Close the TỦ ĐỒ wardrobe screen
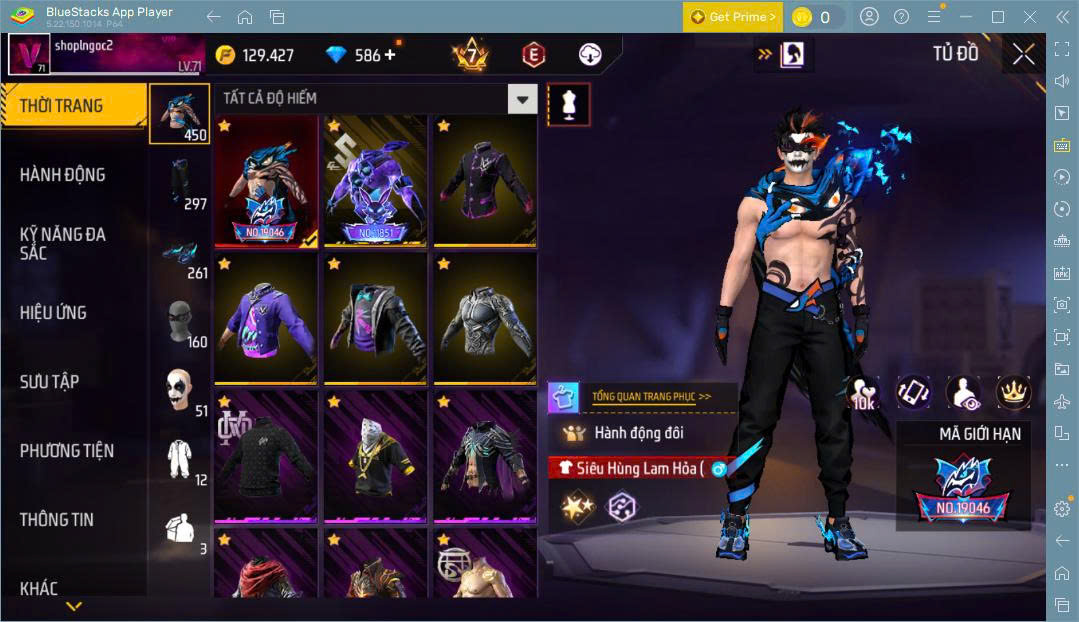The width and height of the screenshot is (1079, 622). pos(1023,54)
